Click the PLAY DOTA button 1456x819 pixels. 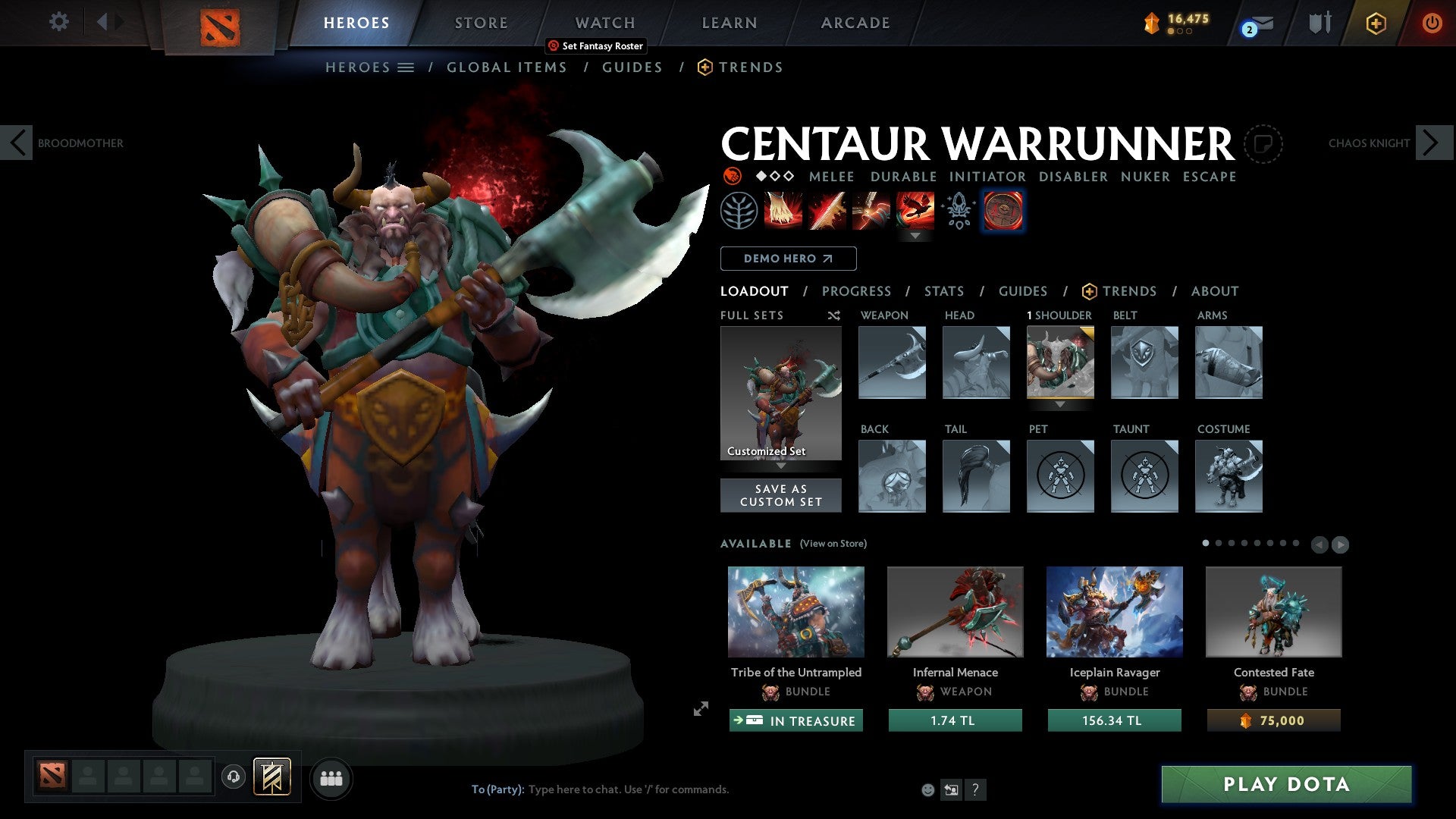tap(1284, 785)
